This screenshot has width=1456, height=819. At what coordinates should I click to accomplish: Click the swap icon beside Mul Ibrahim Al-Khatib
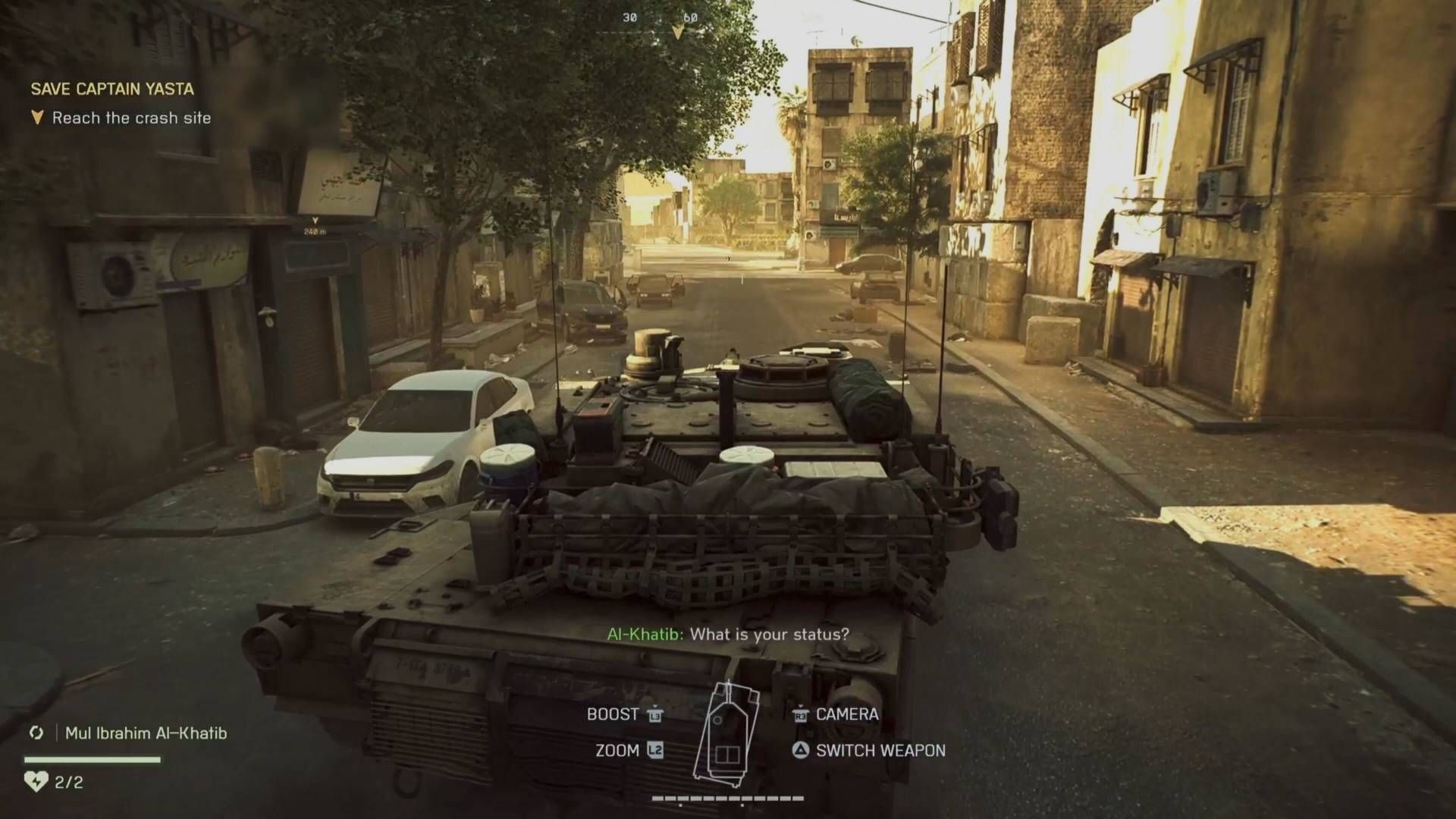pos(36,733)
